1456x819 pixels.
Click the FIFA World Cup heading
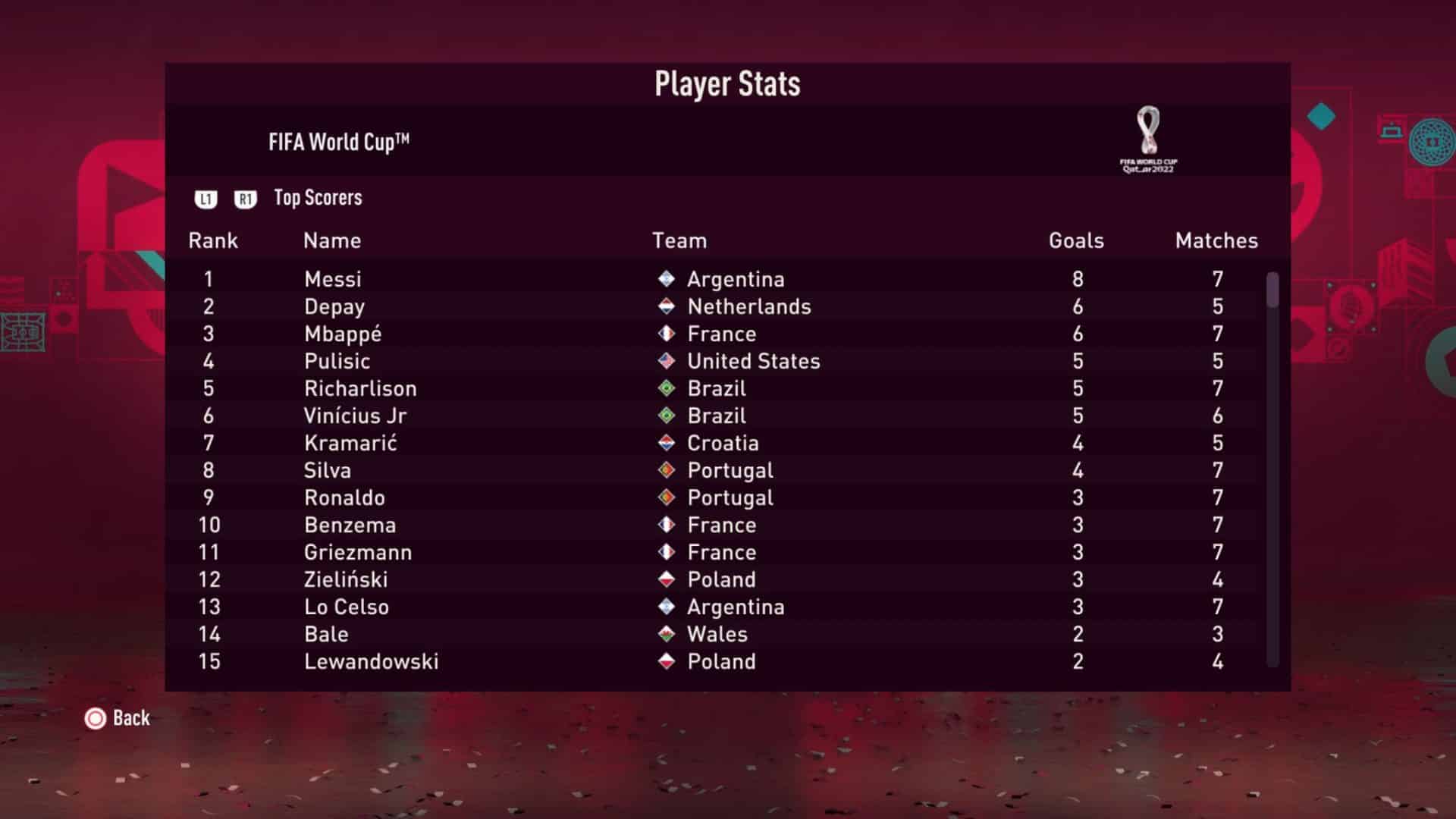coord(339,140)
